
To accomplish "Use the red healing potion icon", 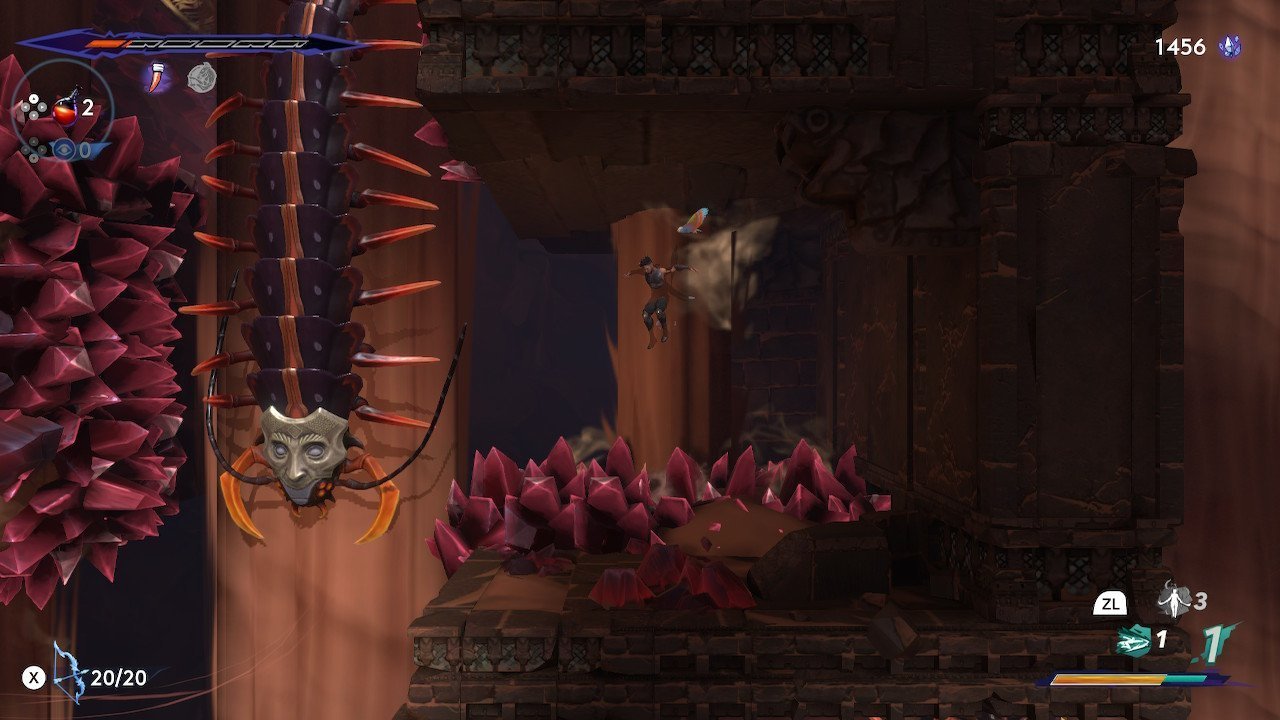I will [68, 107].
